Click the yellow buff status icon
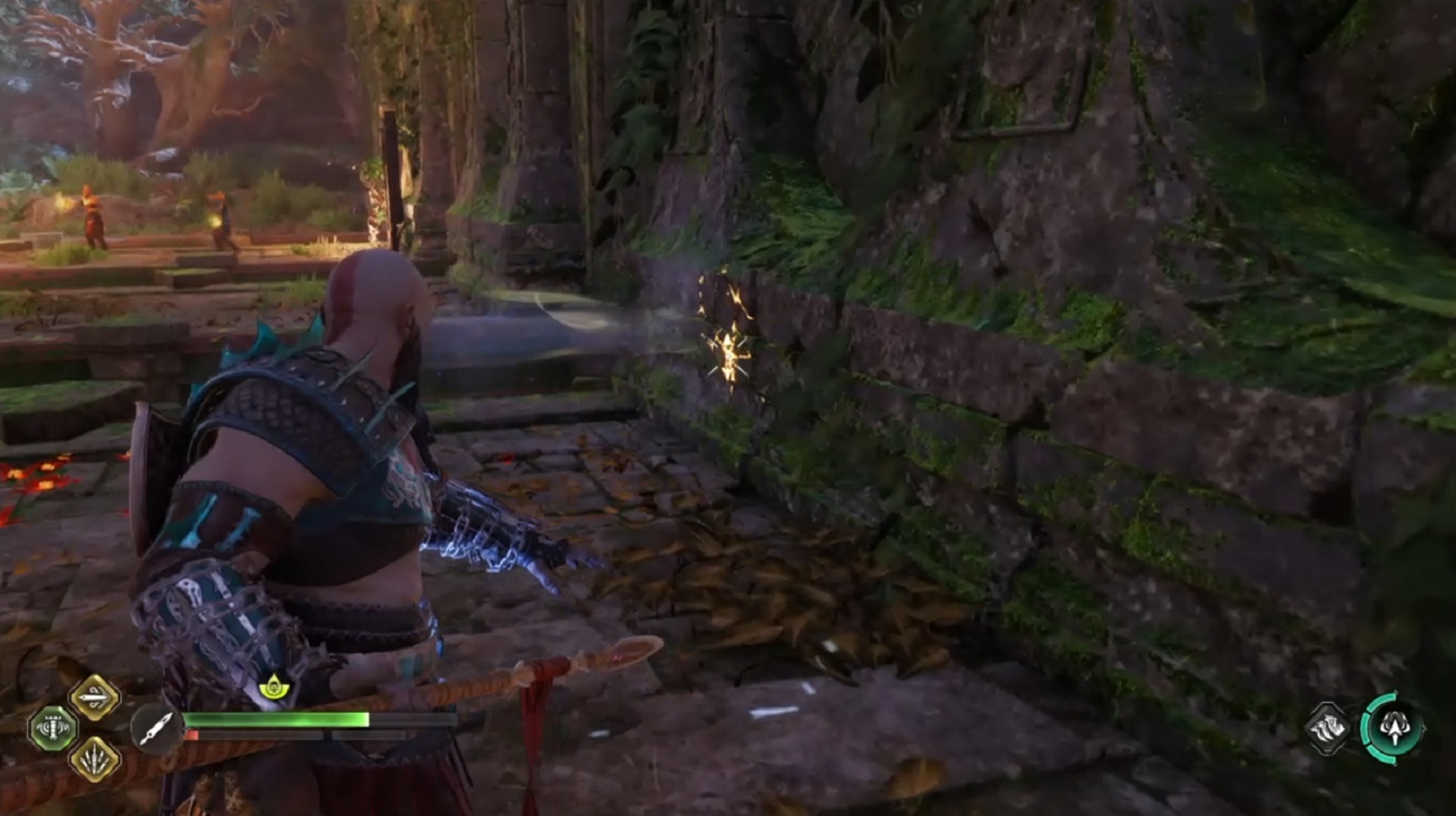Screen dimensions: 1456x816 click(x=272, y=687)
